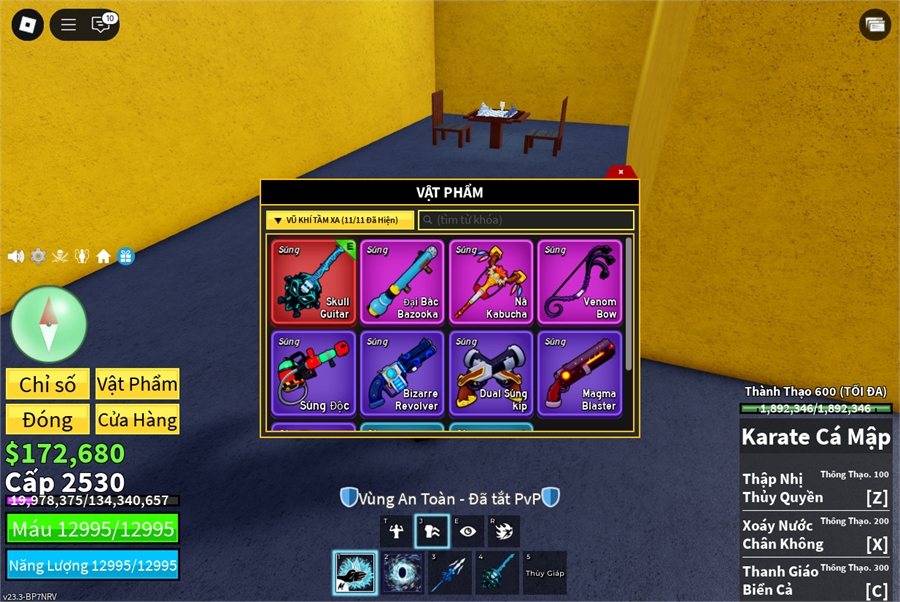This screenshot has height=602, width=900.
Task: Select the Magma Blaster gun
Action: click(x=579, y=373)
